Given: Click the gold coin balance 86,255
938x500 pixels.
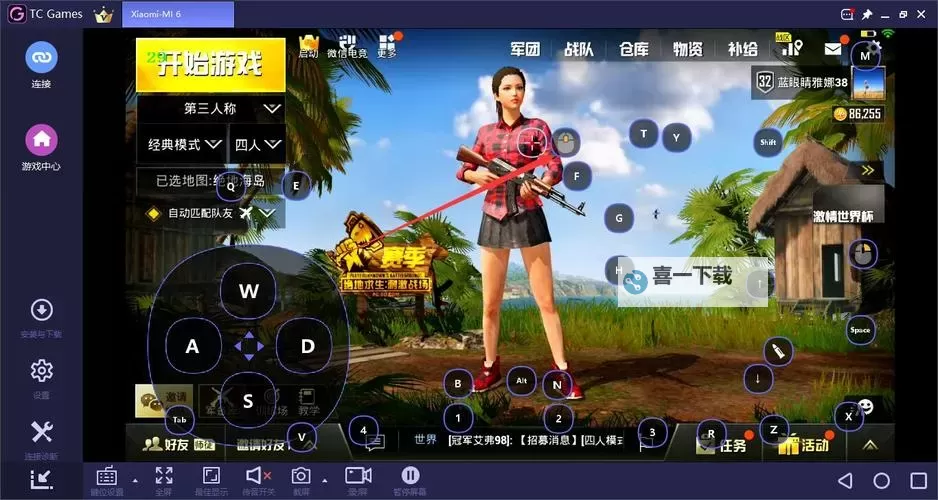Looking at the screenshot, I should [857, 114].
